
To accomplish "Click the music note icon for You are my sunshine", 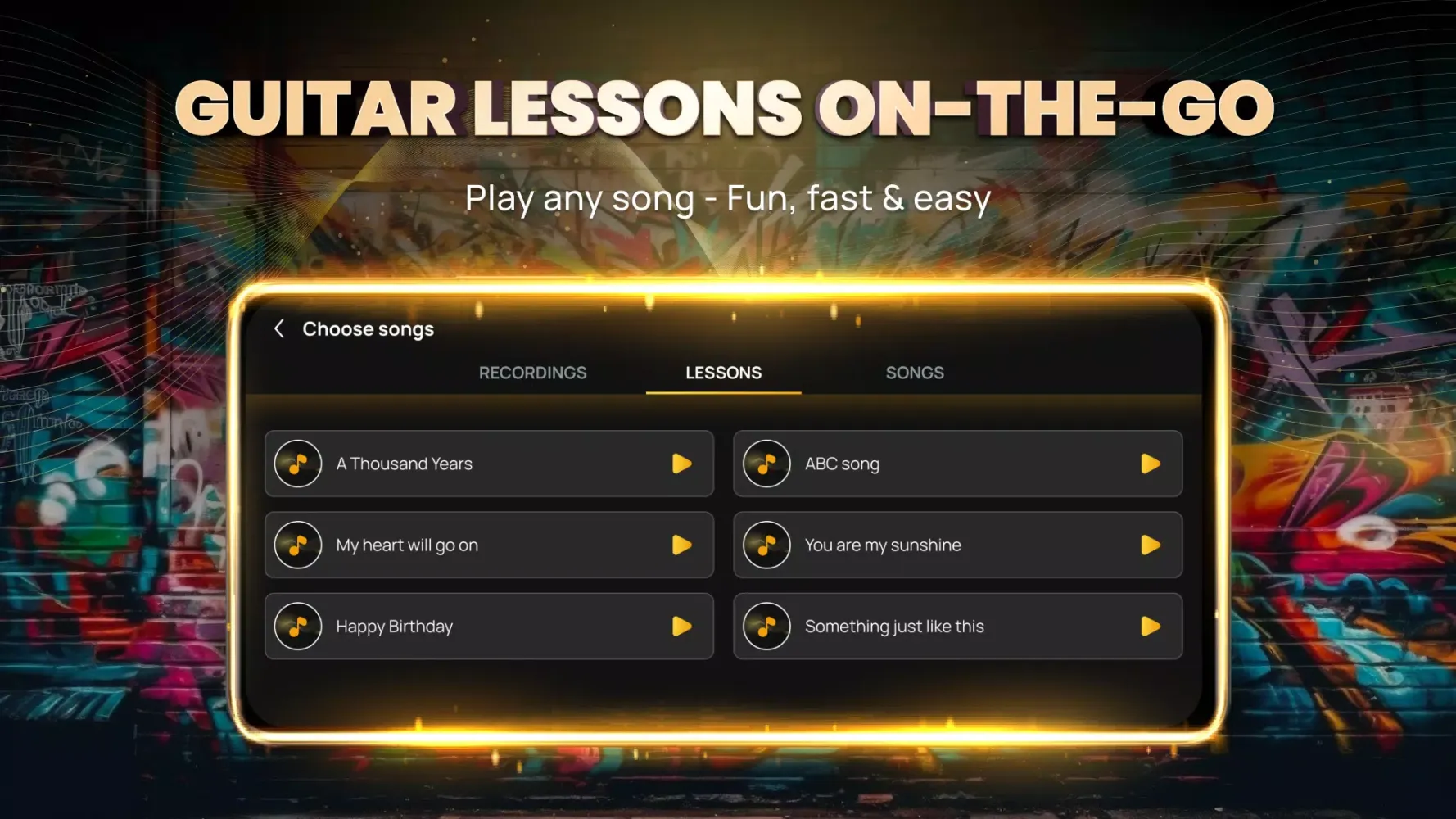I will pyautogui.click(x=766, y=545).
